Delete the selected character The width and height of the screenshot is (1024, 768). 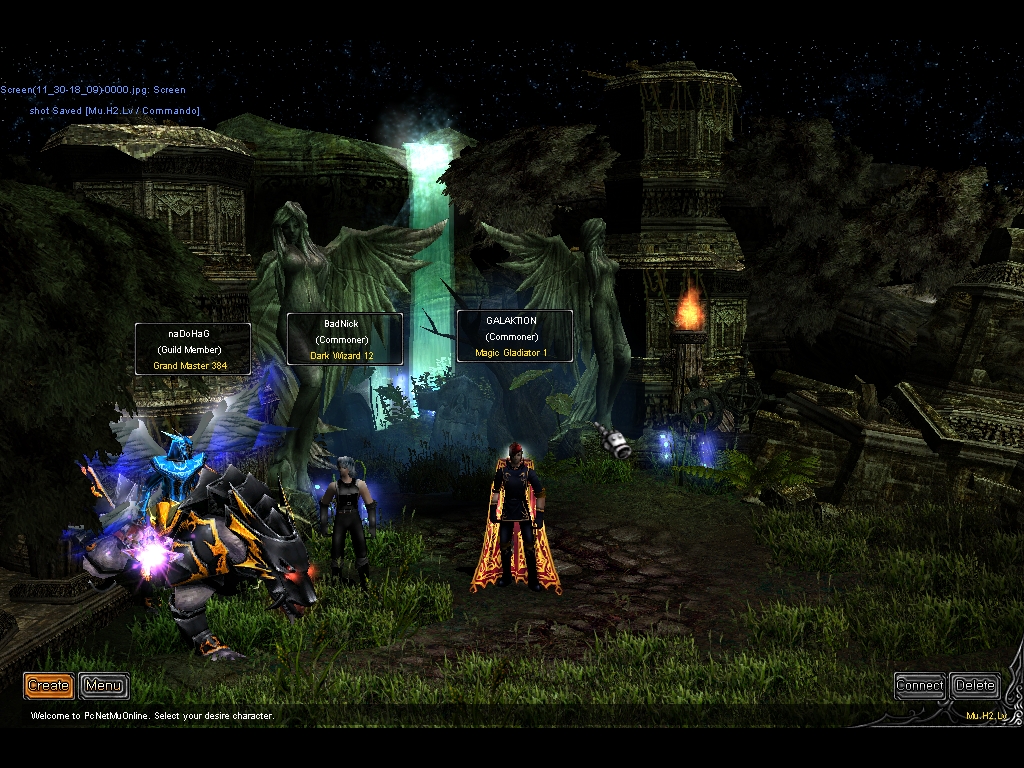(974, 685)
